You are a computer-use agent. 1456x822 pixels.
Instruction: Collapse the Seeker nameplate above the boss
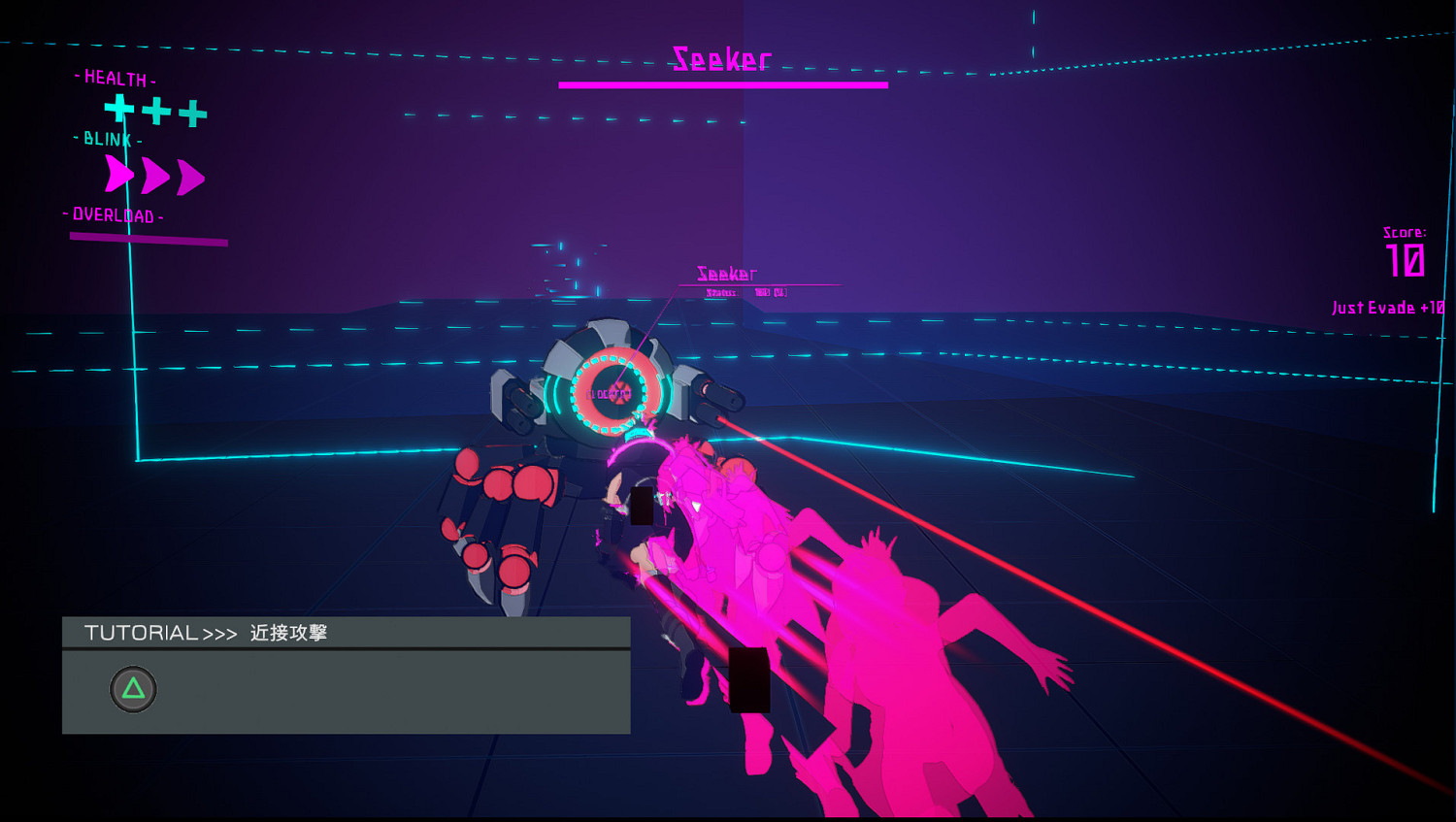click(726, 273)
